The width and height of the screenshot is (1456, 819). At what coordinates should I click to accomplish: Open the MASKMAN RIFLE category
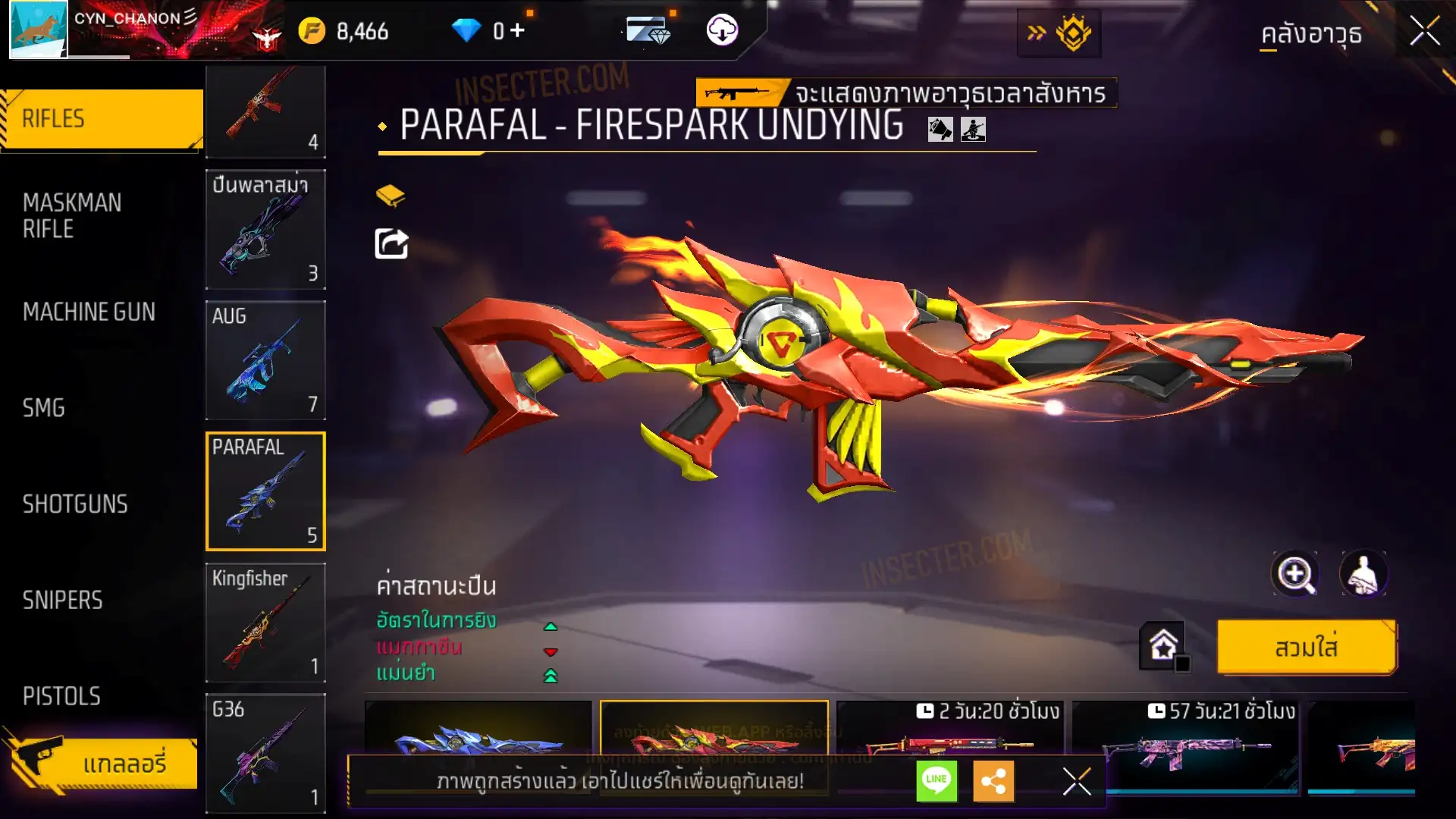tap(73, 215)
